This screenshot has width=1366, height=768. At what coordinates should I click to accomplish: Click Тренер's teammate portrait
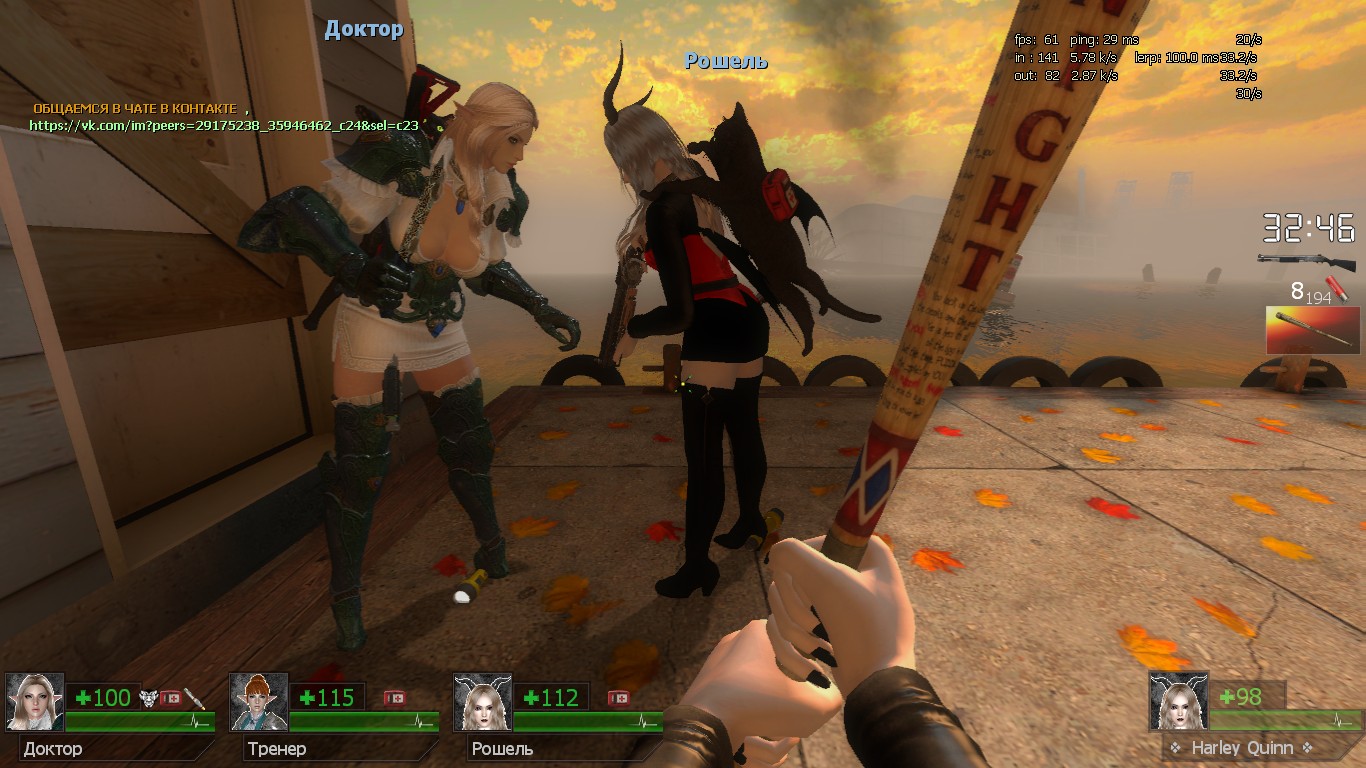[x=259, y=702]
